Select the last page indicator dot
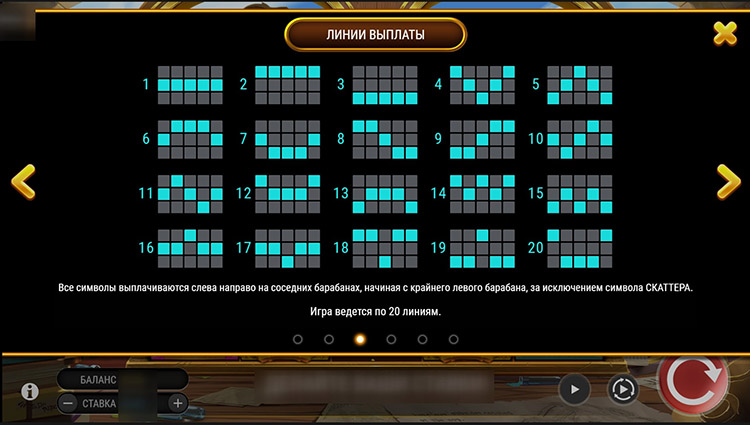The image size is (750, 425). [453, 340]
